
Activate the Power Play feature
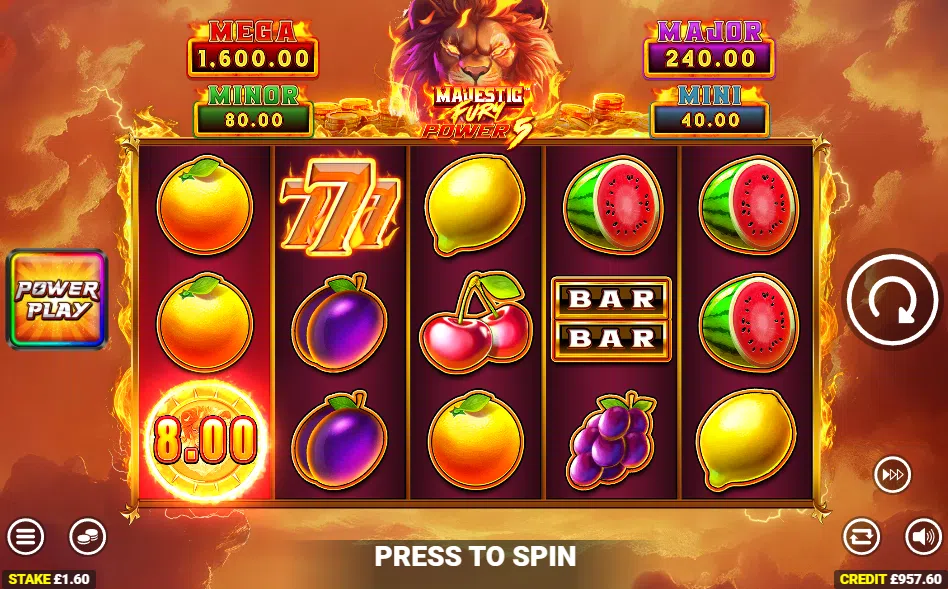pos(57,299)
